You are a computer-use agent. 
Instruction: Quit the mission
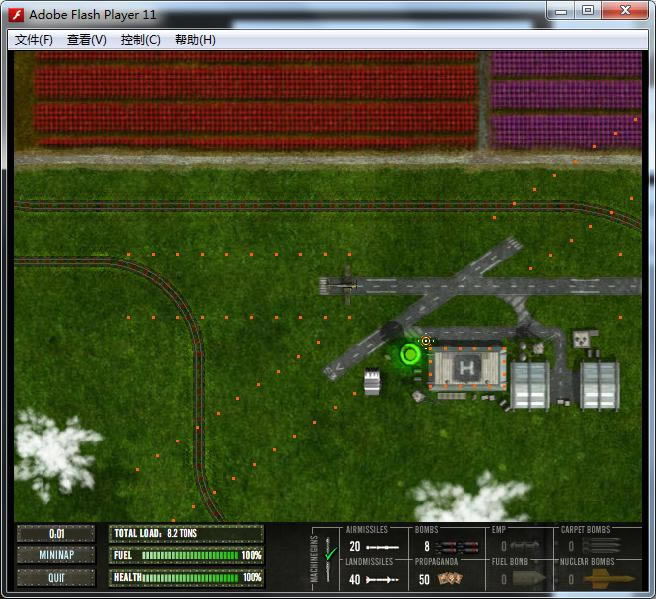click(x=56, y=577)
